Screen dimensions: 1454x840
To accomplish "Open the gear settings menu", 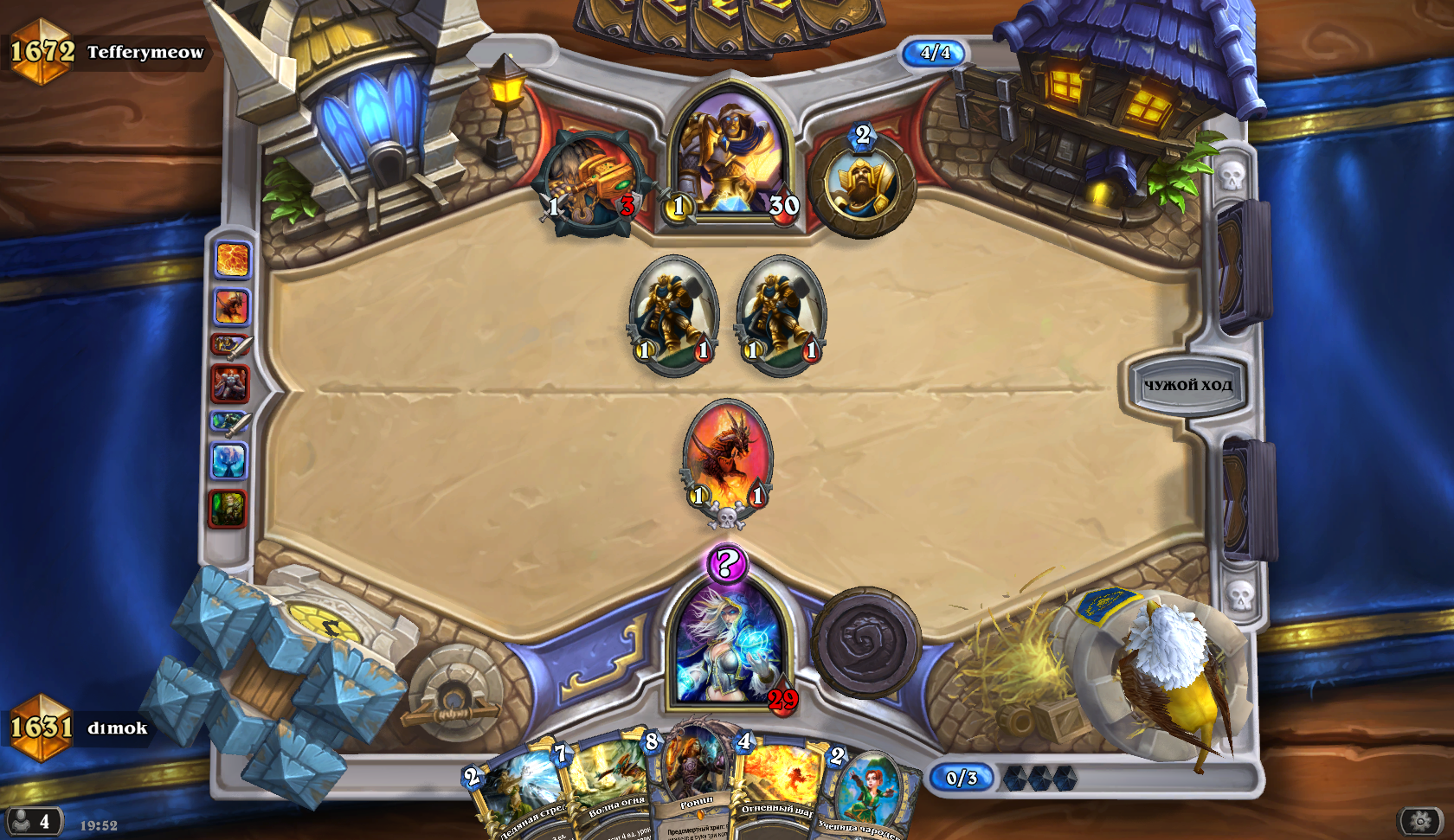I will pos(1419,820).
